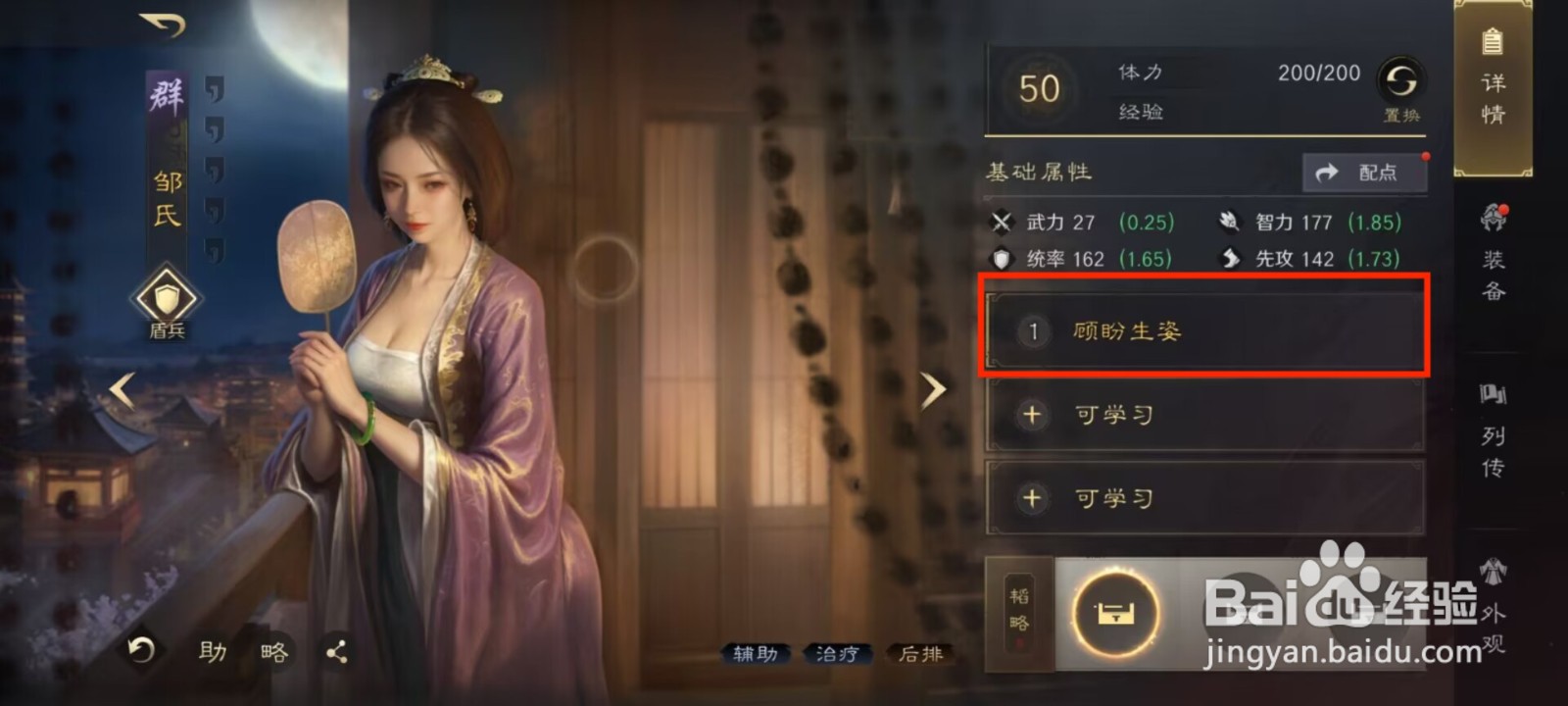The image size is (1568, 706).
Task: Tap the right arrow to view next character
Action: (x=932, y=389)
